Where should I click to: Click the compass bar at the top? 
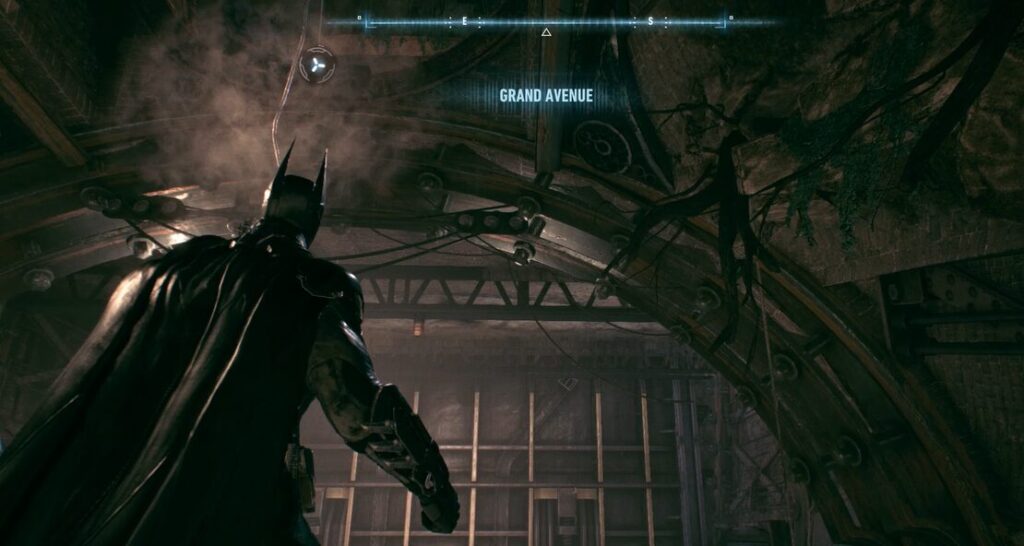pyautogui.click(x=545, y=21)
